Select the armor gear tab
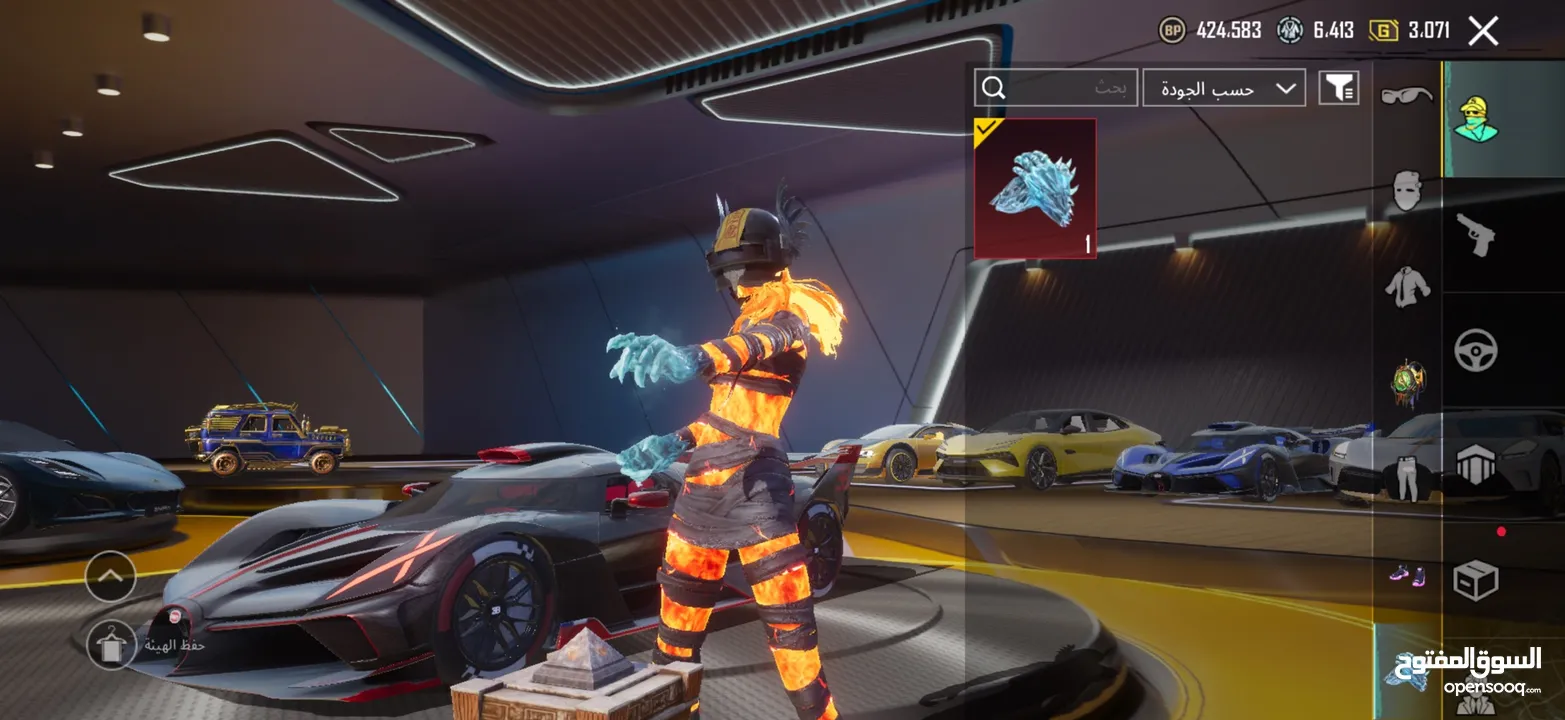 pos(1475,466)
